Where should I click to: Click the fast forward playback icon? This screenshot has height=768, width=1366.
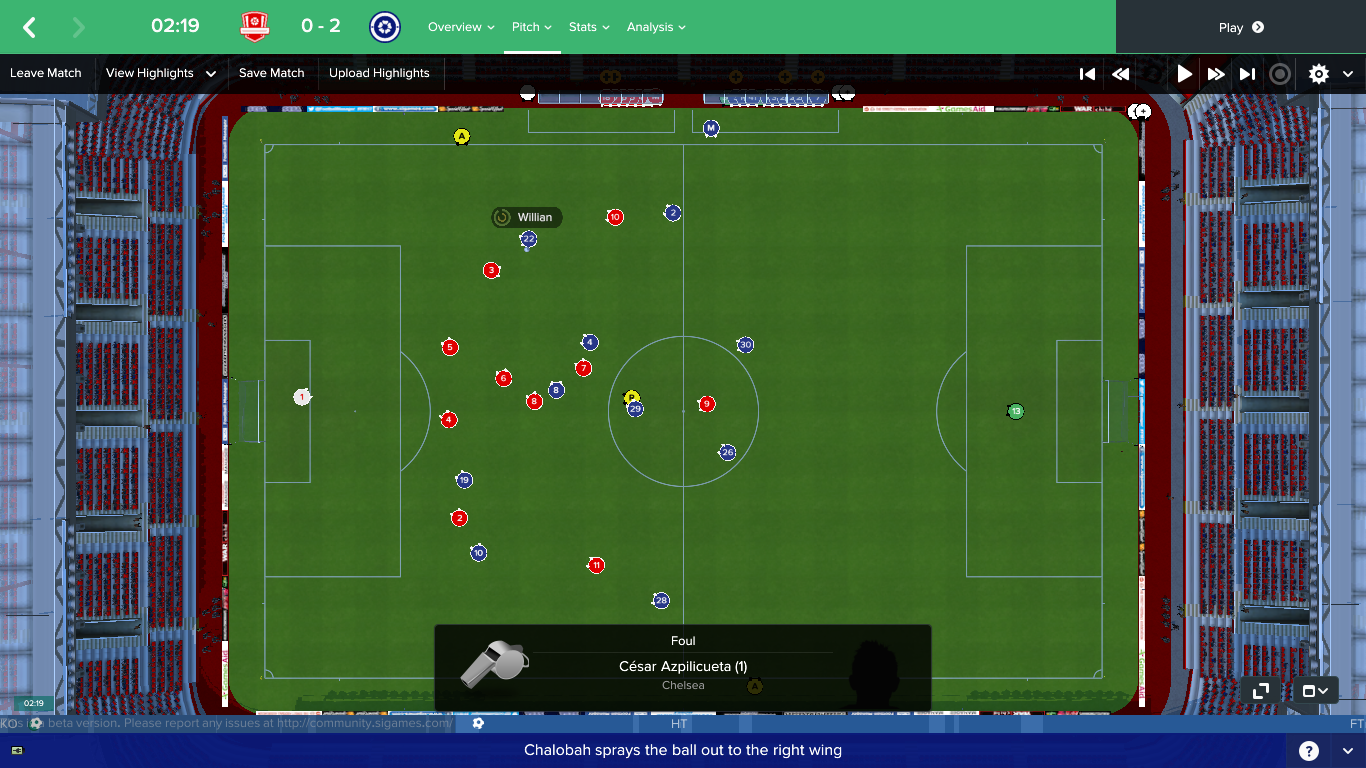point(1214,73)
